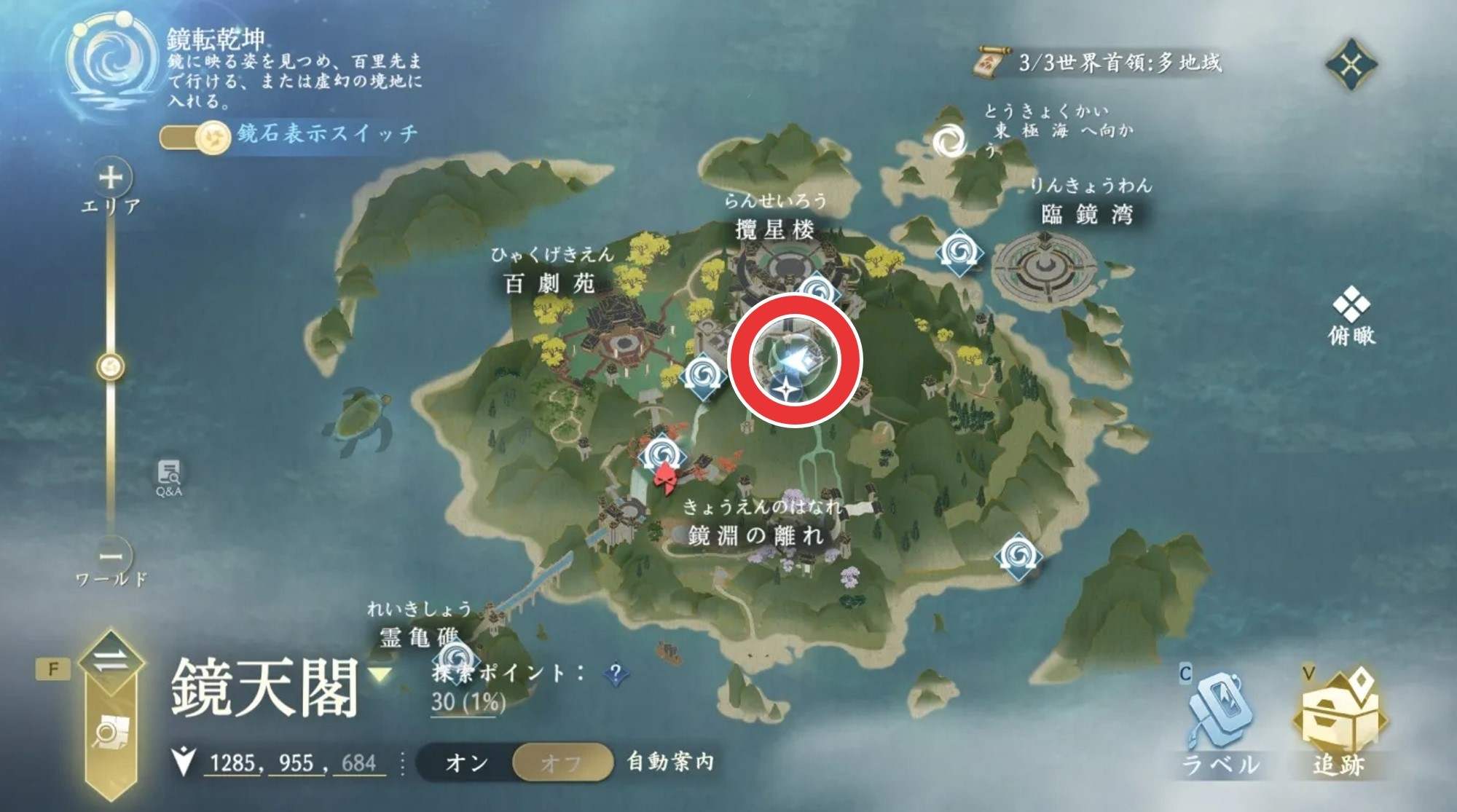Close the map with the diamond X button

coord(1351,65)
